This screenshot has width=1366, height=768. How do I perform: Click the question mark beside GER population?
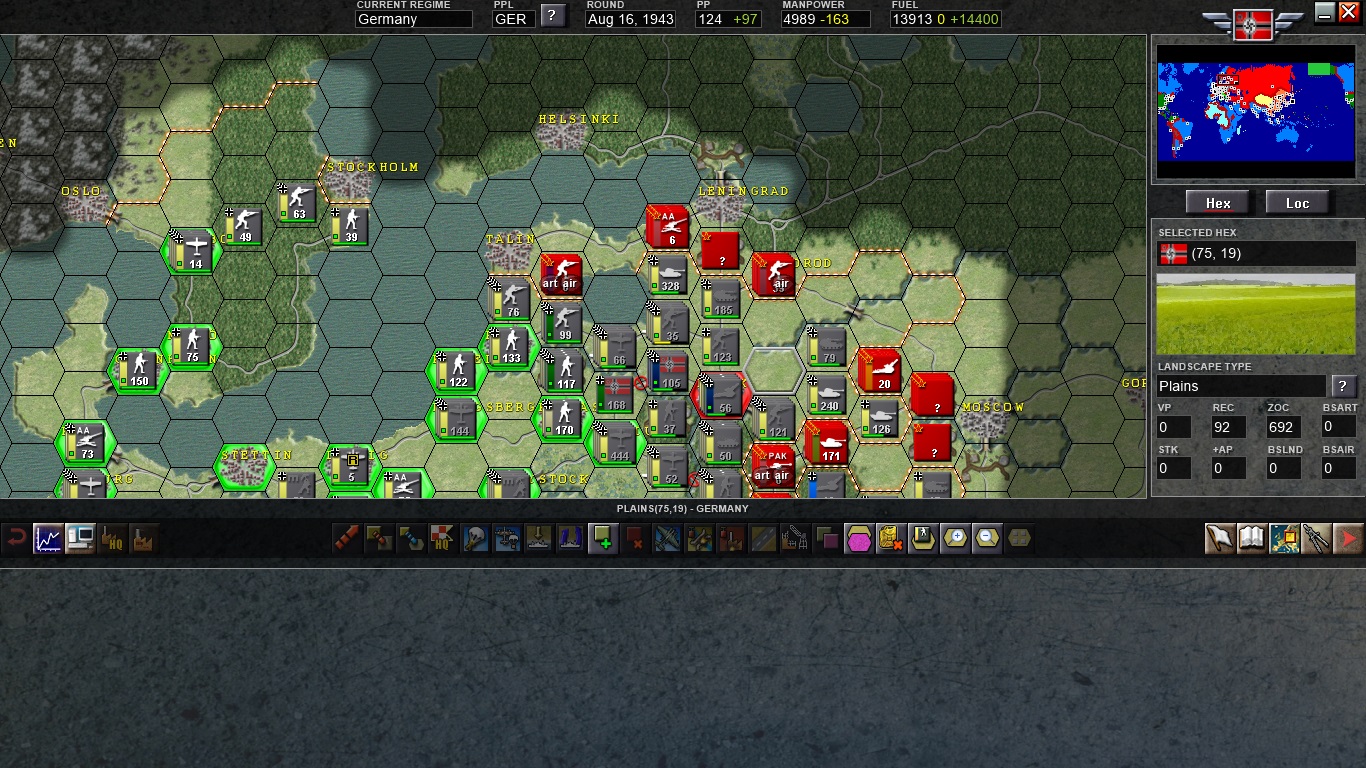553,17
